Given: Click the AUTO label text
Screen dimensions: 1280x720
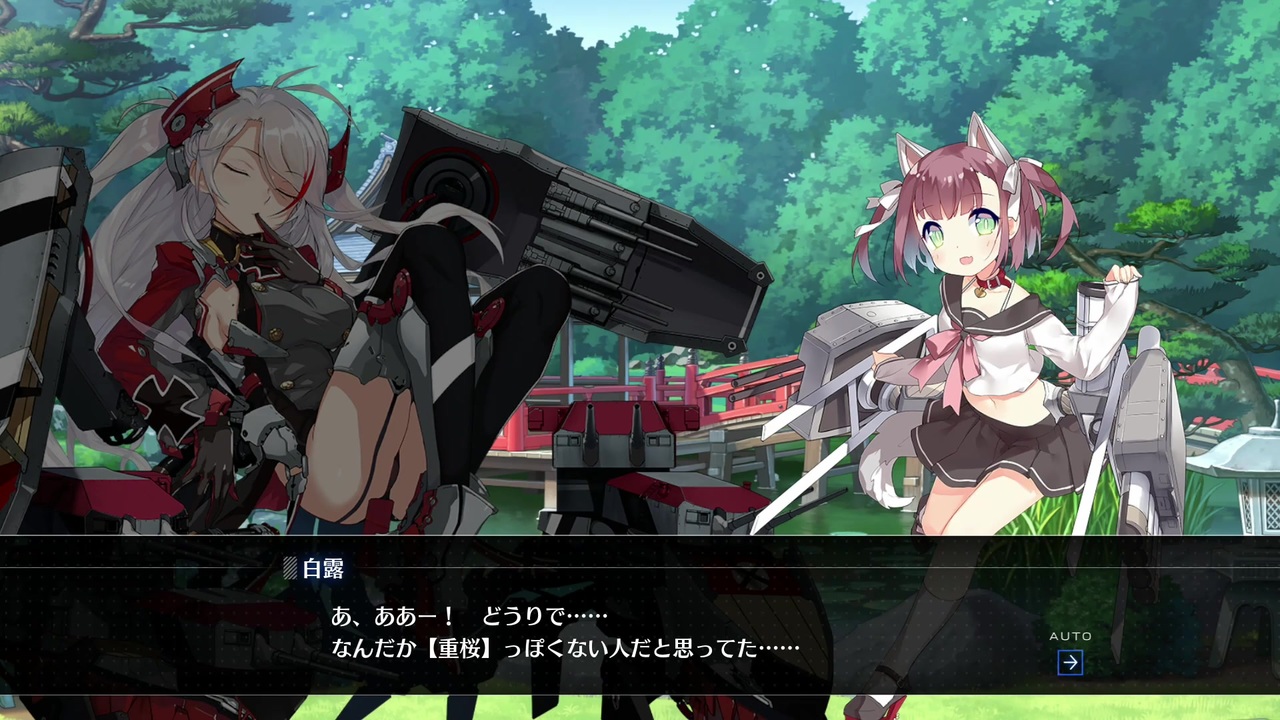Looking at the screenshot, I should (x=1071, y=635).
